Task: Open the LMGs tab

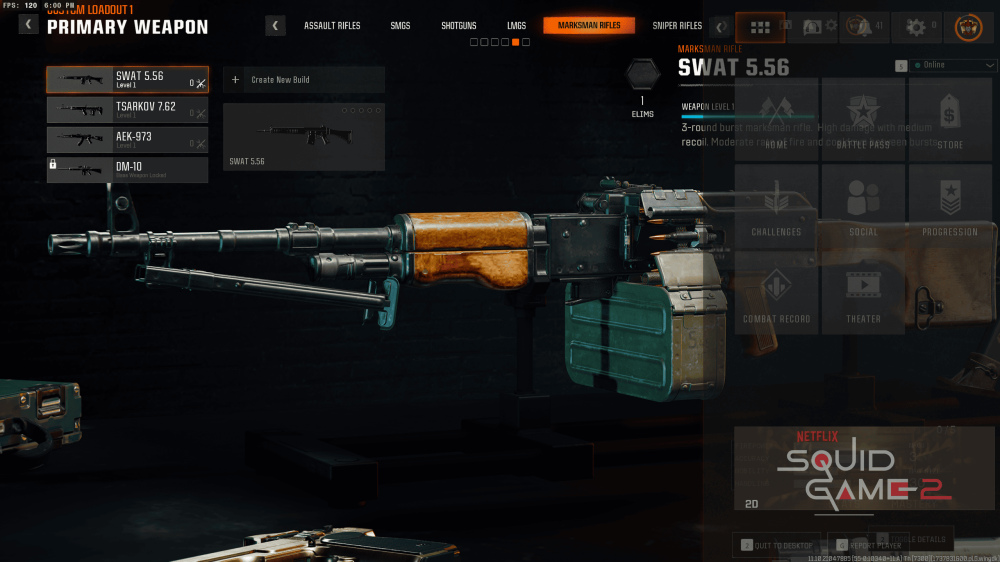Action: 516,26
